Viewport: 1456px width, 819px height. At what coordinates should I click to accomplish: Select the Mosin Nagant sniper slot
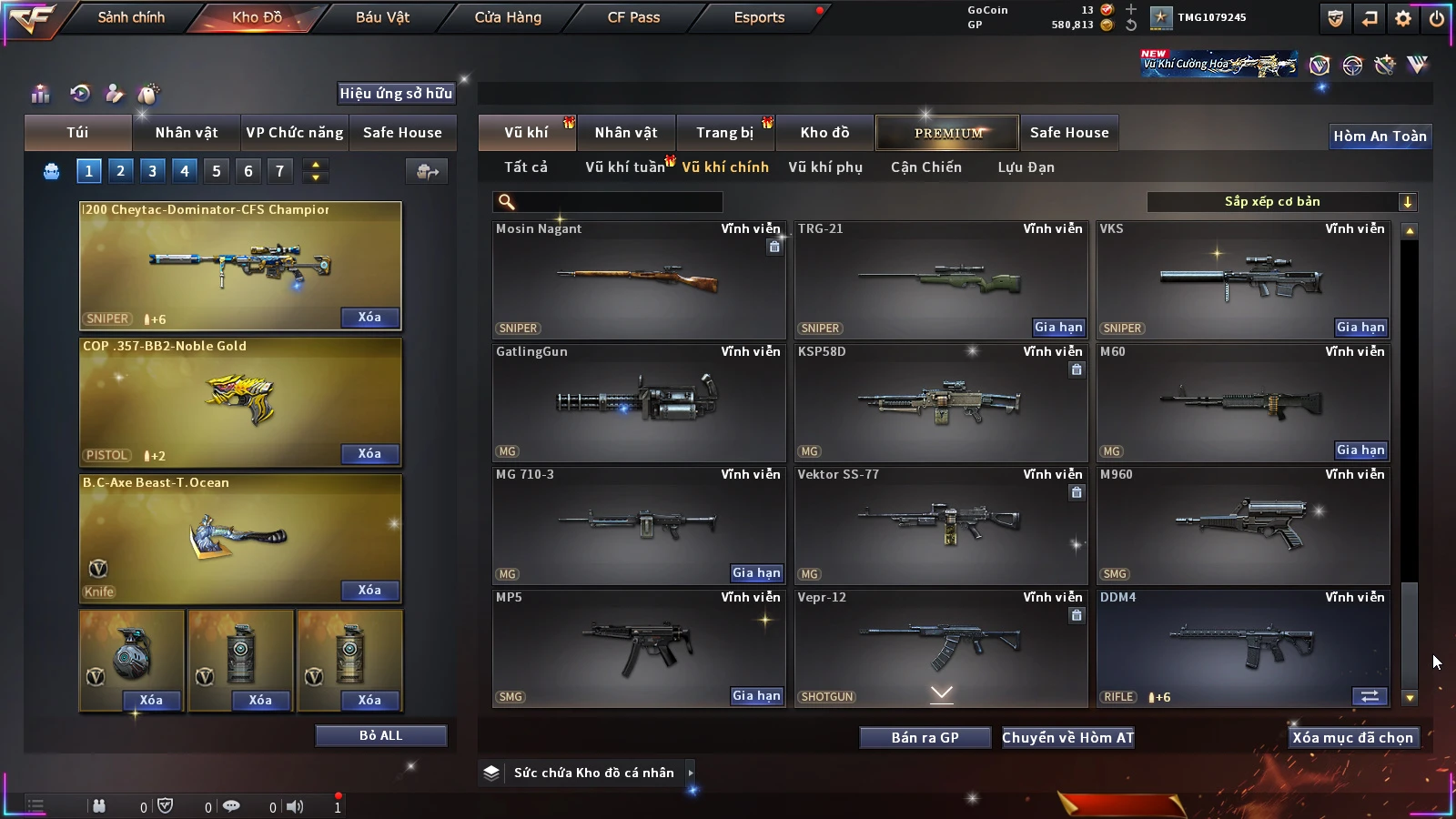[639, 279]
